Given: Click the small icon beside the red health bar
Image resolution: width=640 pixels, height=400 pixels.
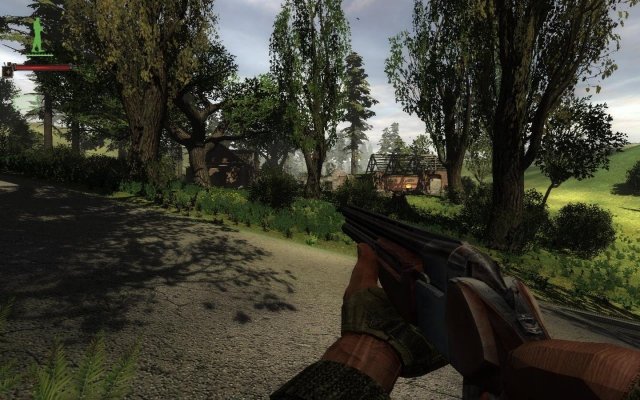Looking at the screenshot, I should [8, 69].
